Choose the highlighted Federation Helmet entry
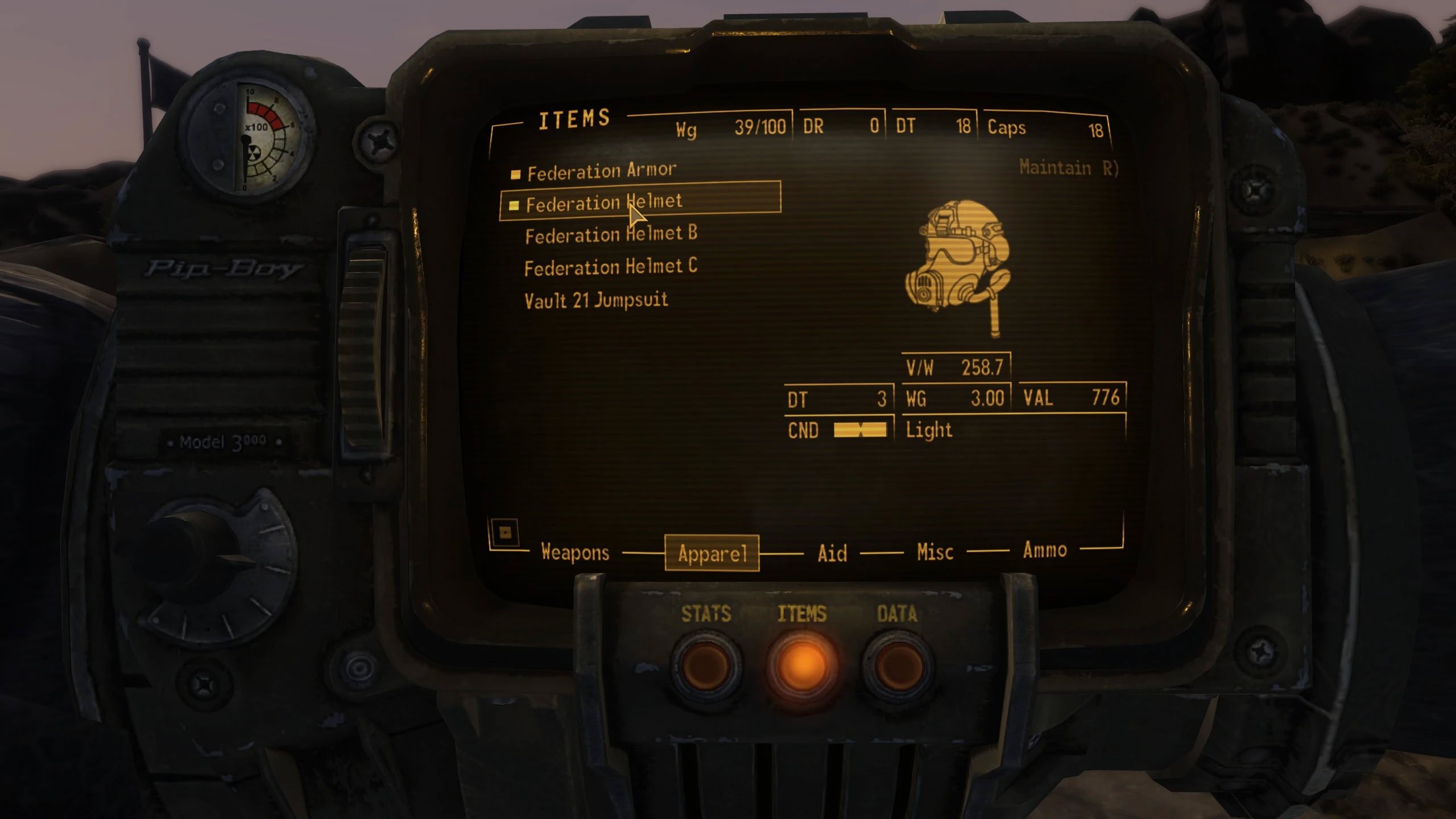The width and height of the screenshot is (1456, 819). [604, 202]
